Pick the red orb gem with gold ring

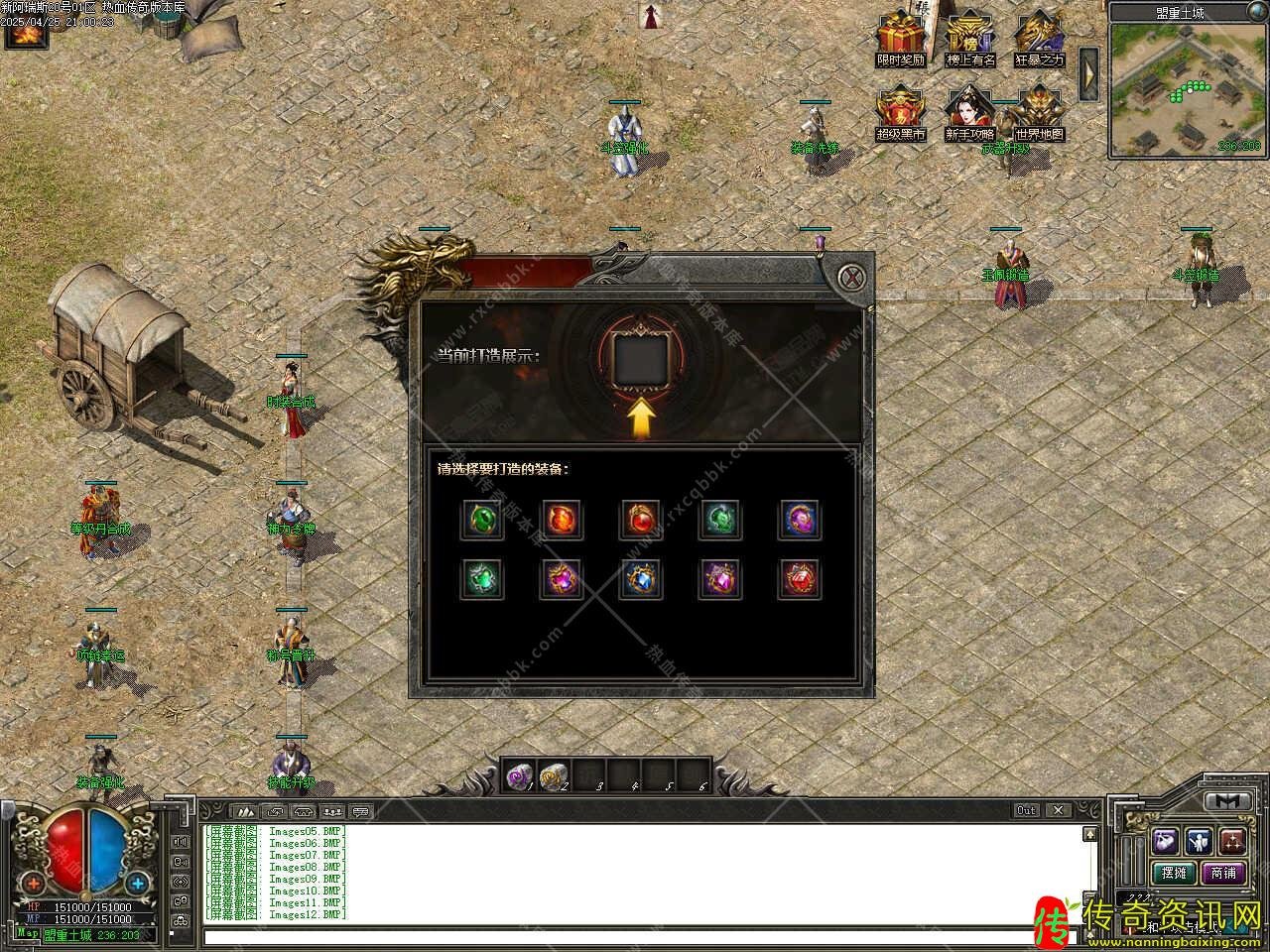click(641, 520)
